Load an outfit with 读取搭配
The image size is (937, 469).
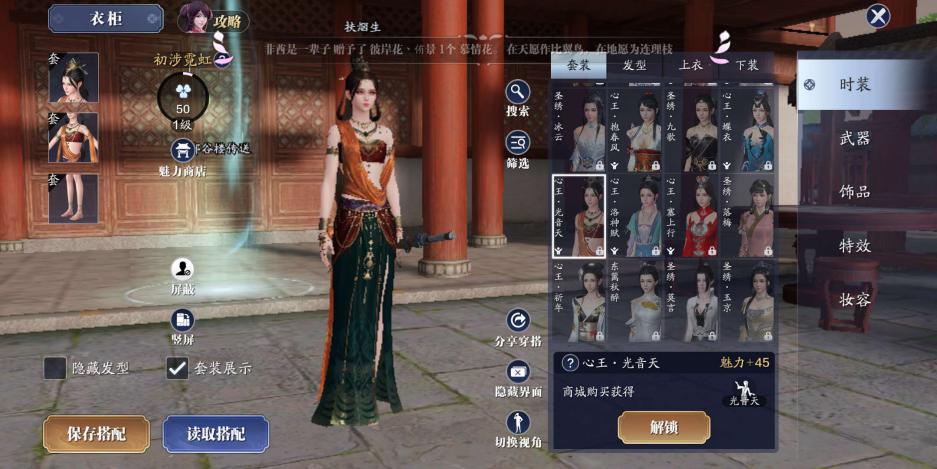pyautogui.click(x=215, y=434)
